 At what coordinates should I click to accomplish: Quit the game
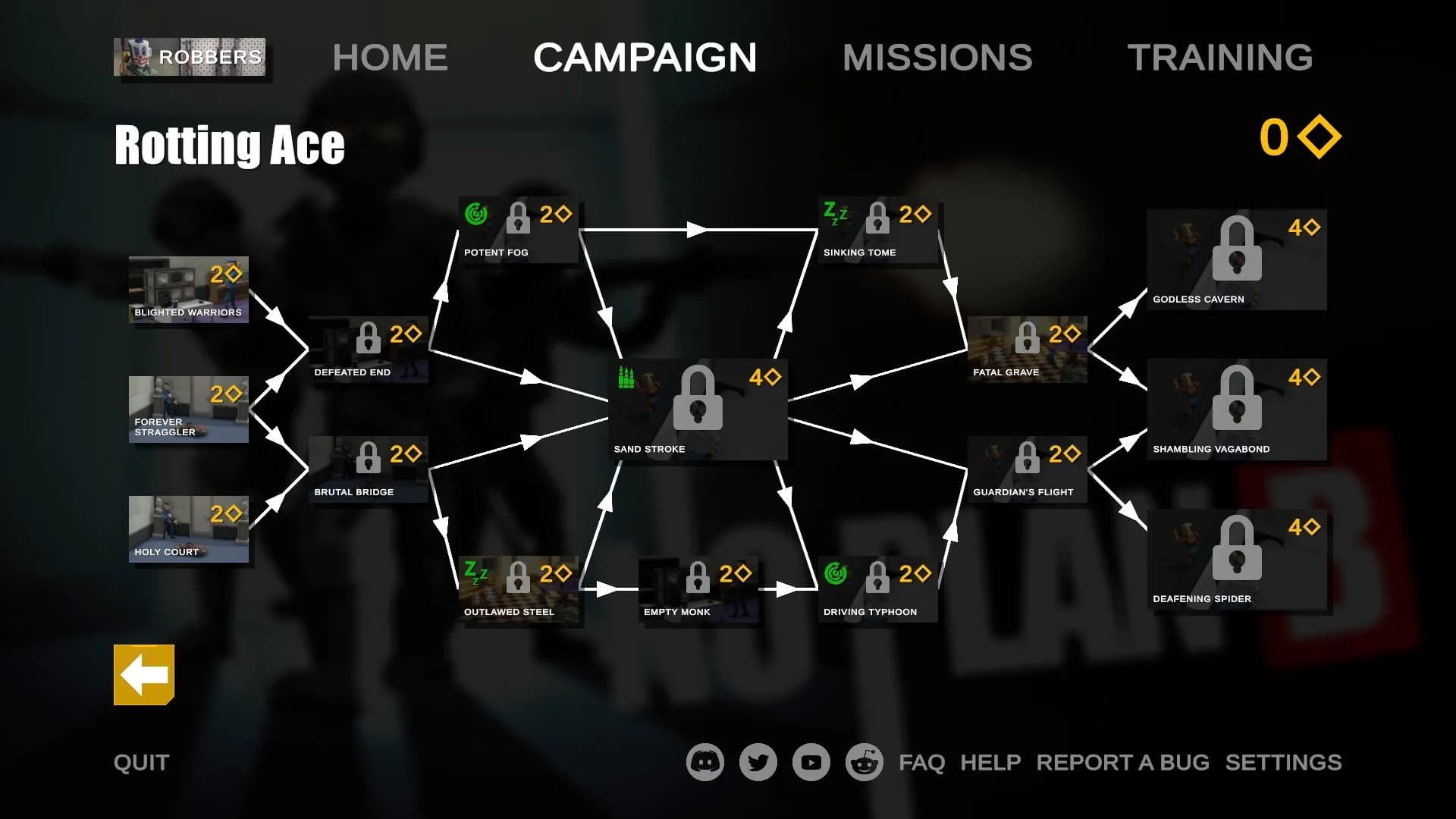tap(142, 762)
